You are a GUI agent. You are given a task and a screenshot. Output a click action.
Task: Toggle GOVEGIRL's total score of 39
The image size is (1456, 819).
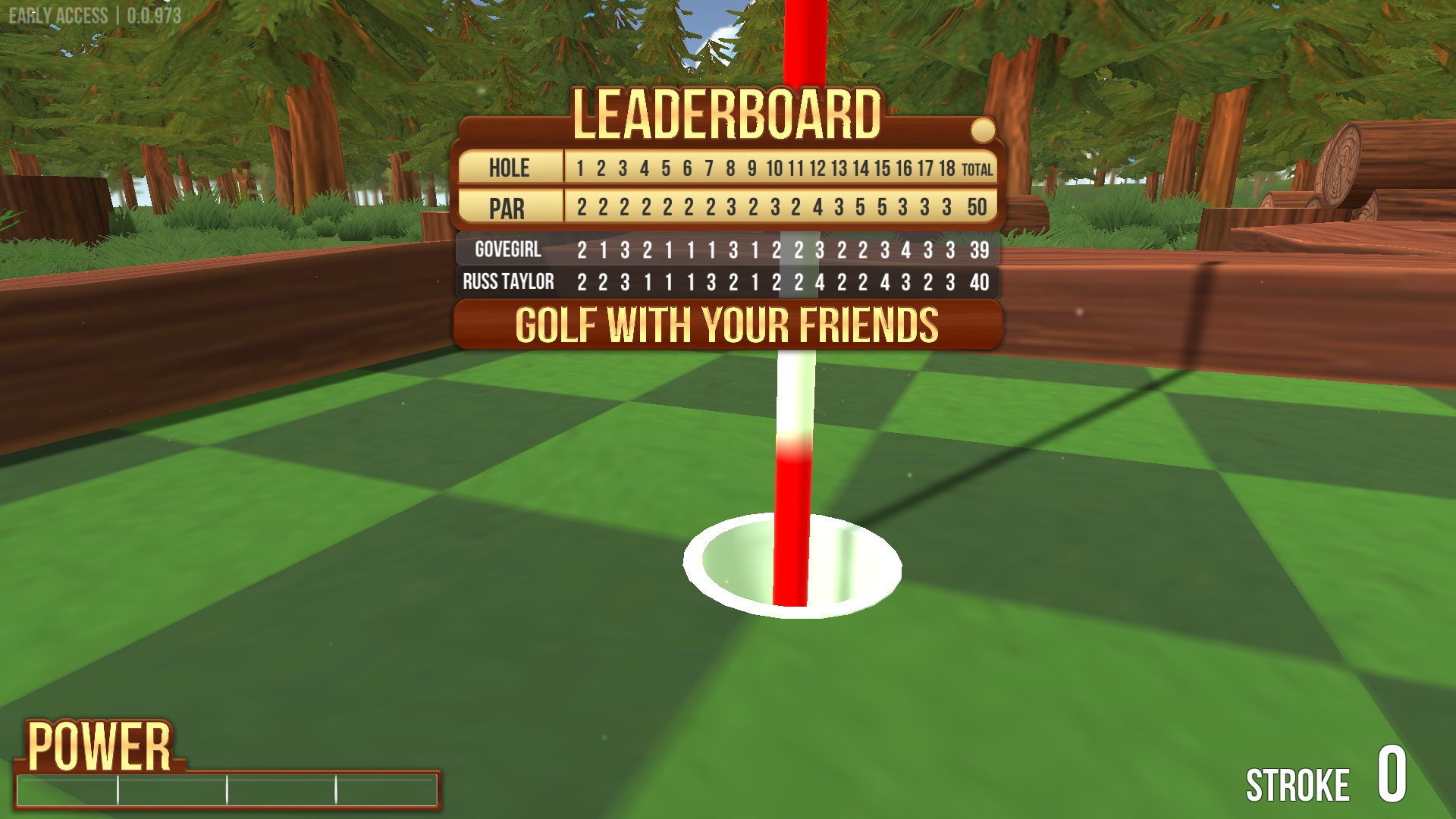978,248
